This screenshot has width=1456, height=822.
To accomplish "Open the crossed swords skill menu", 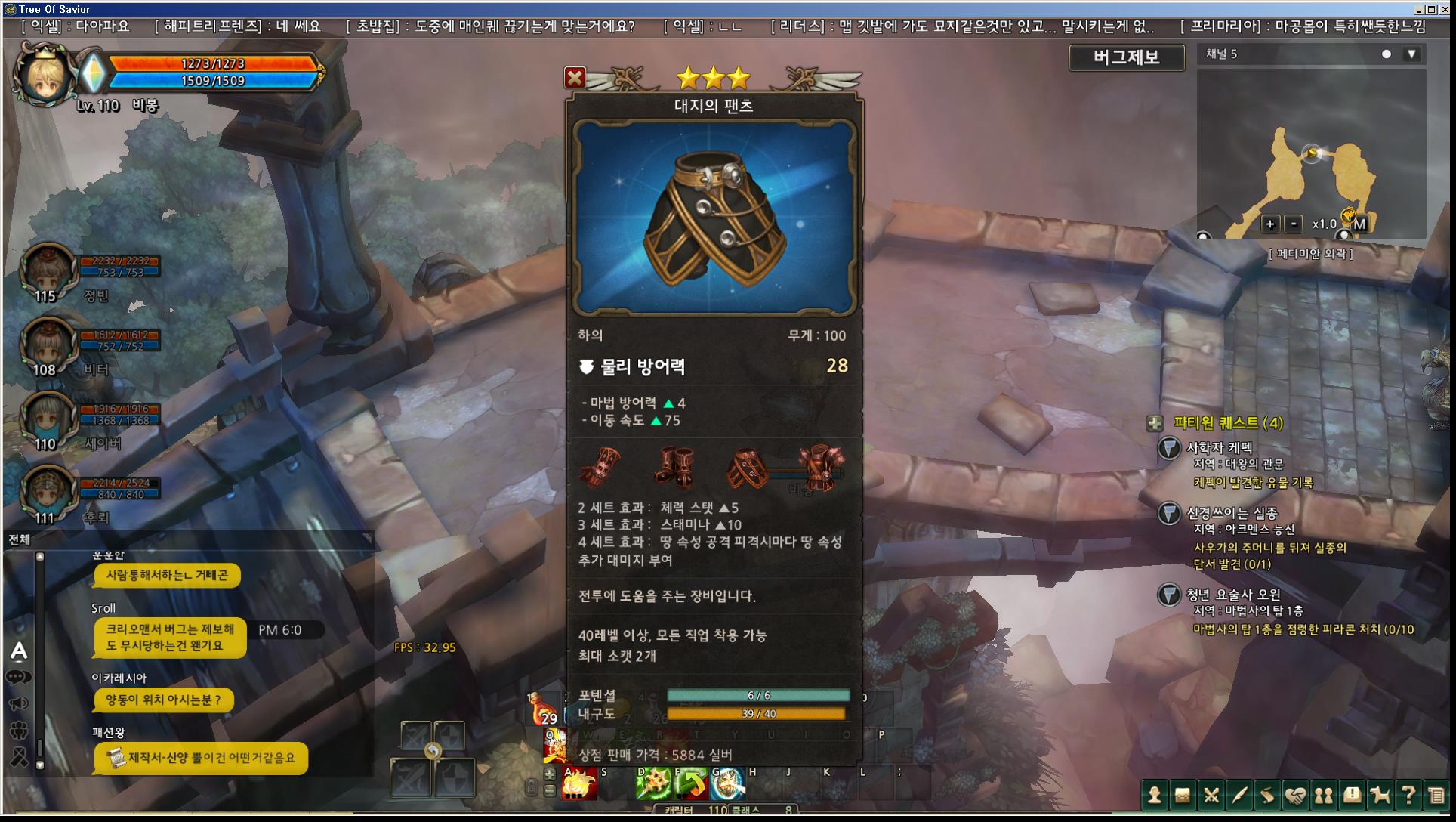I will tap(1211, 795).
